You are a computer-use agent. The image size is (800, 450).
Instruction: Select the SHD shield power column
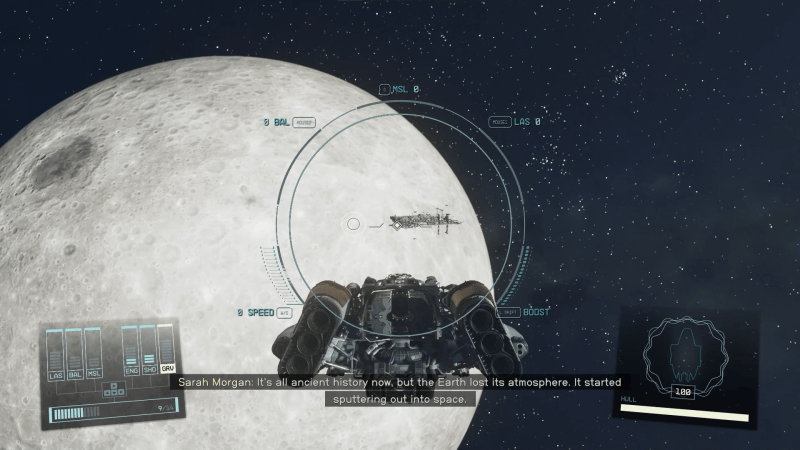pyautogui.click(x=148, y=354)
